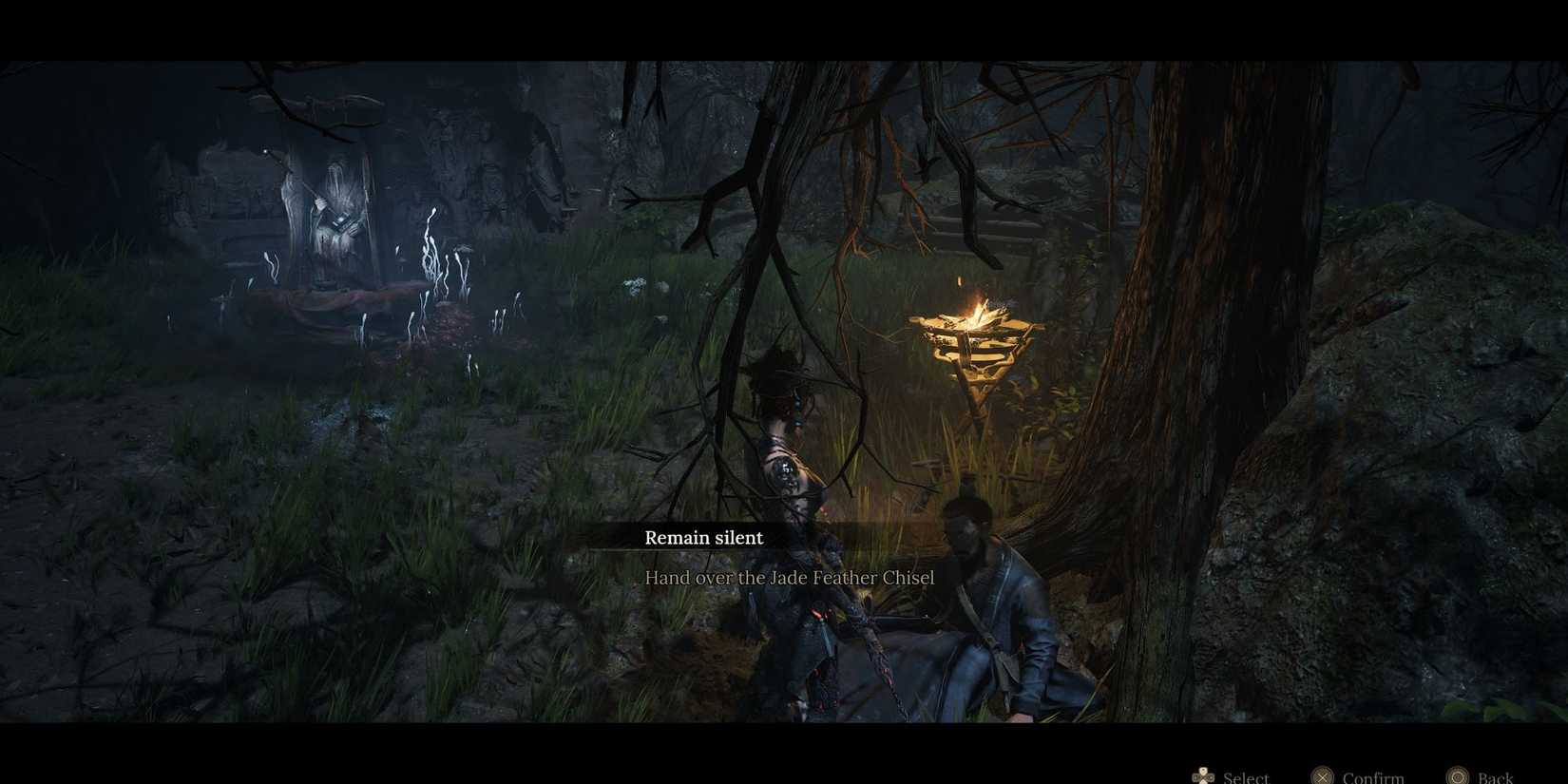This screenshot has width=1568, height=784.
Task: Click the circle Back button icon
Action: coord(1455,775)
